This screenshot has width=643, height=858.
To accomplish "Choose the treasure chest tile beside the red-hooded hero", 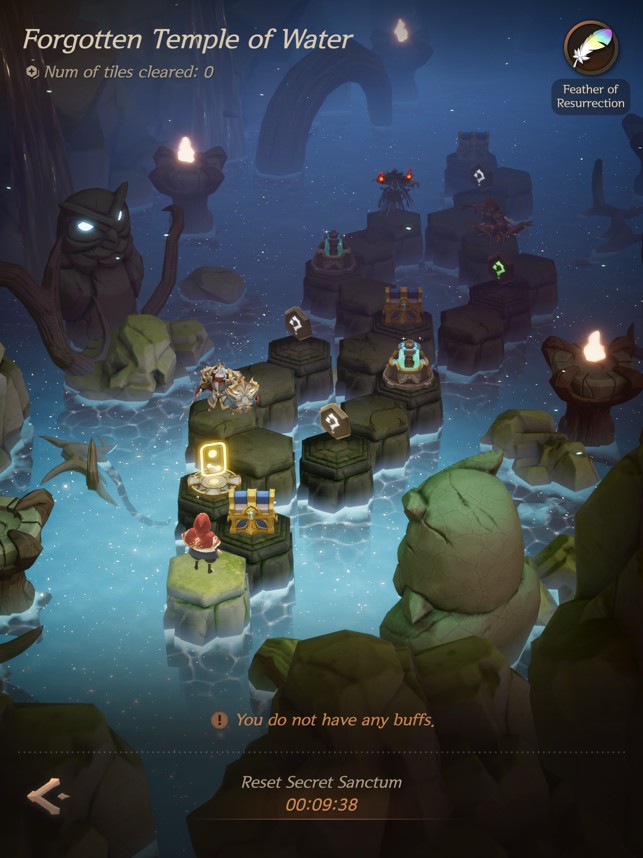I will [251, 513].
